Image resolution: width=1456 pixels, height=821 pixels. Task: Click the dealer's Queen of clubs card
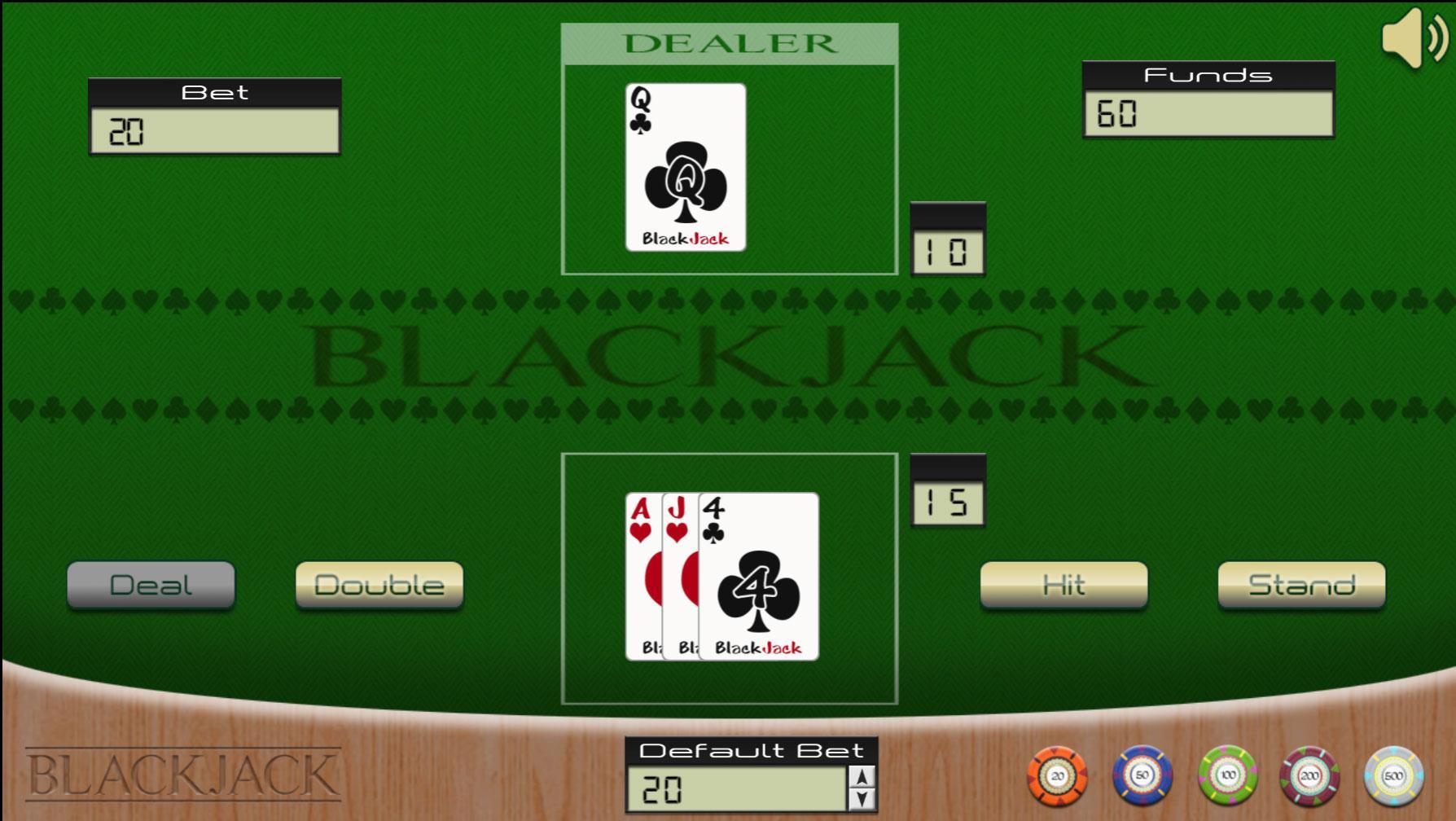(684, 167)
